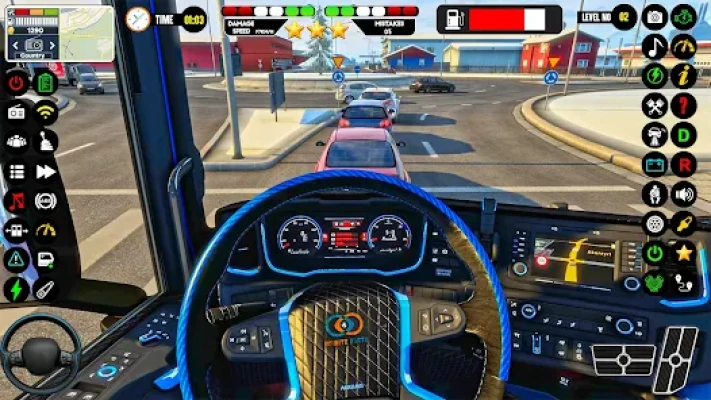Toggle the flashlight icon
The height and width of the screenshot is (400, 711).
pyautogui.click(x=45, y=289)
